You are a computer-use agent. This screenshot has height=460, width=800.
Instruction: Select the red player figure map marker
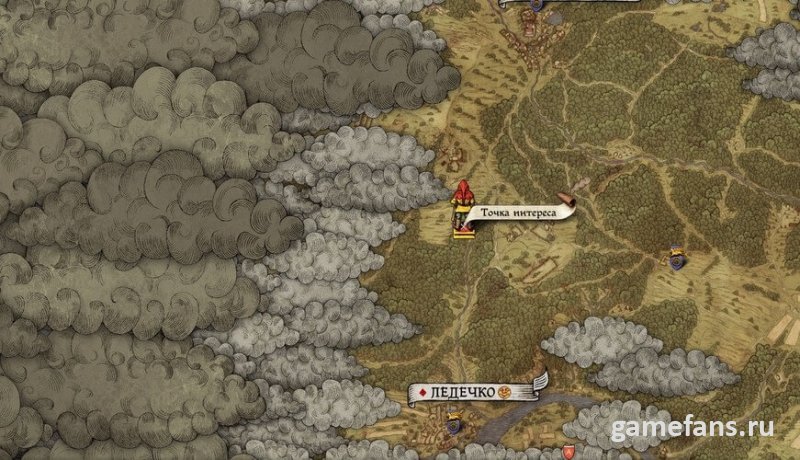463,208
